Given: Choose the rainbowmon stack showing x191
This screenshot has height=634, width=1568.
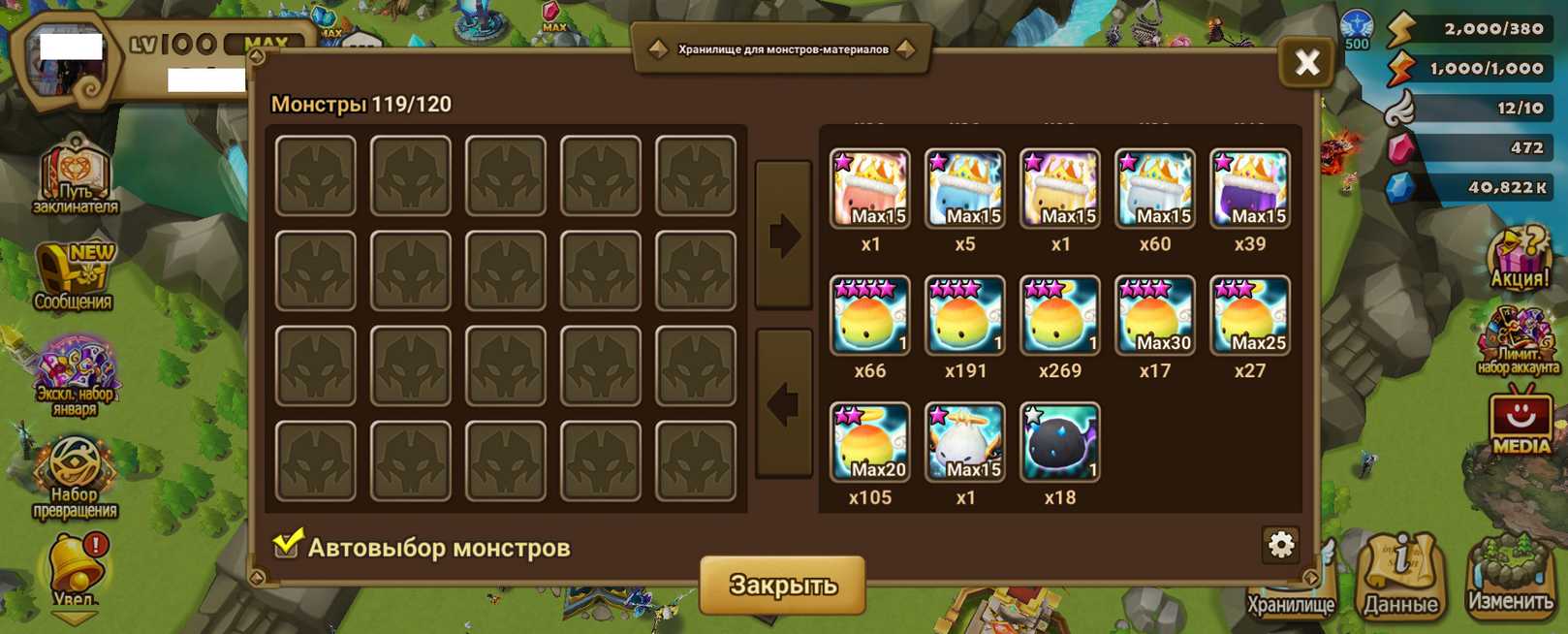Looking at the screenshot, I should (964, 315).
